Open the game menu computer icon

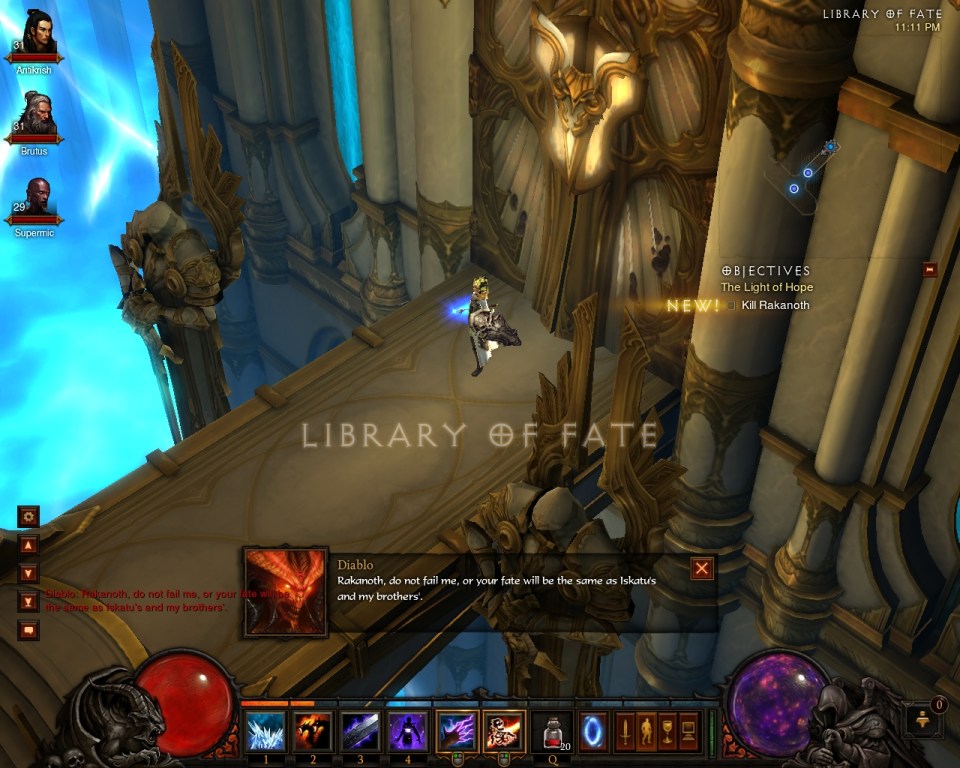(x=689, y=731)
